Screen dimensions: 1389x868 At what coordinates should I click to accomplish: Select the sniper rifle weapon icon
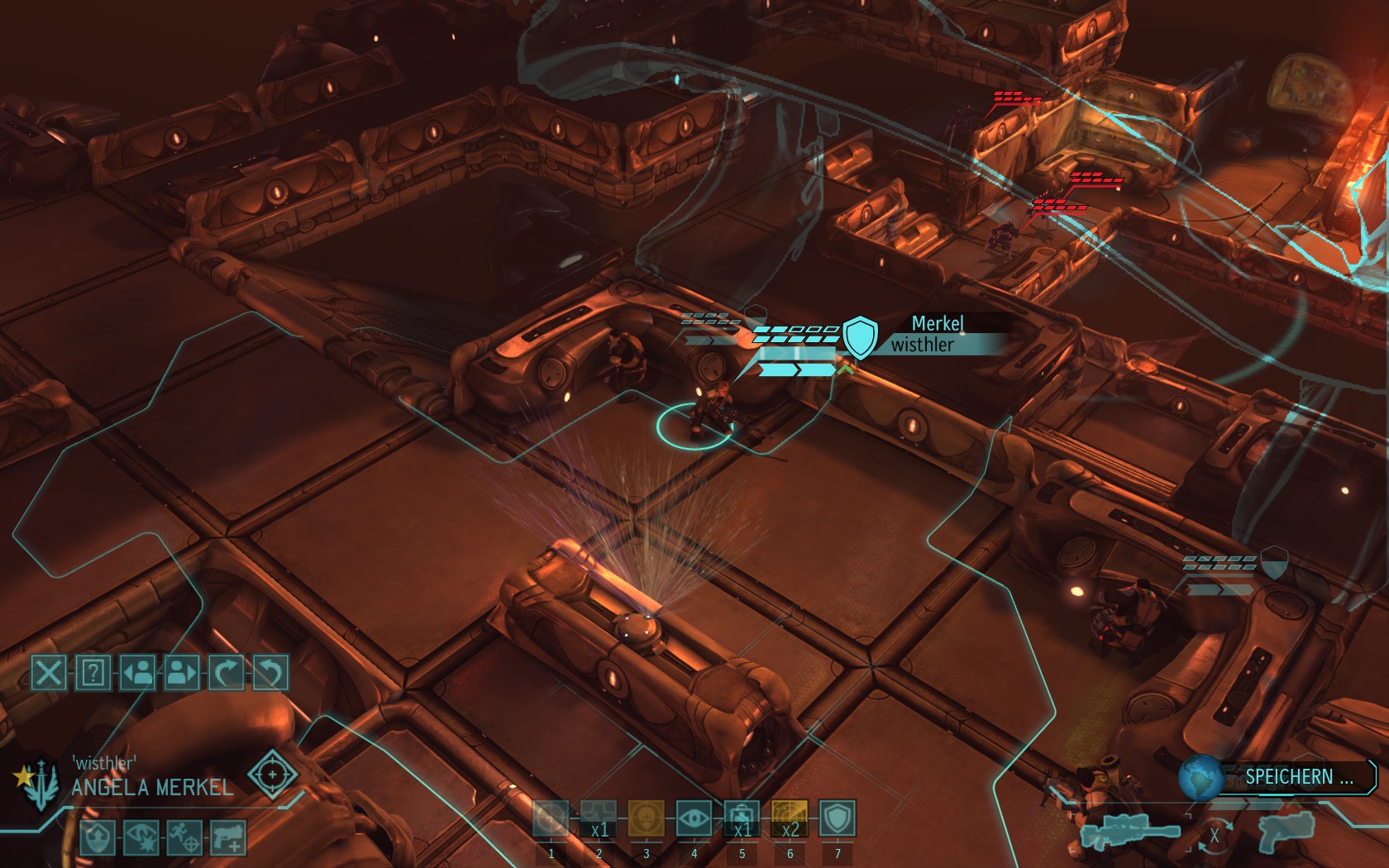tap(1131, 834)
